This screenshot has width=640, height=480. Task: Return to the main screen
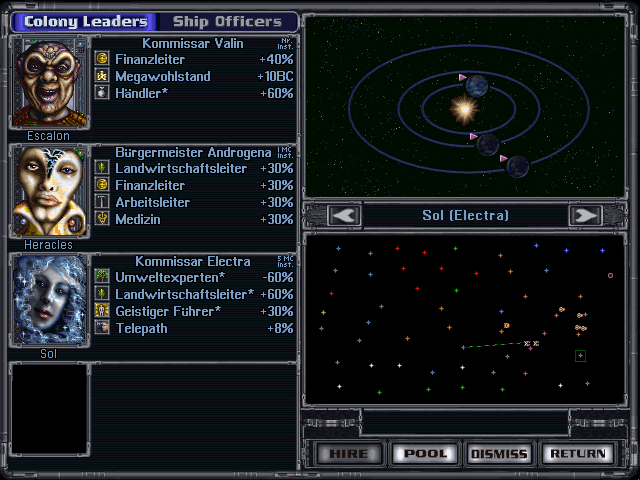coord(577,453)
